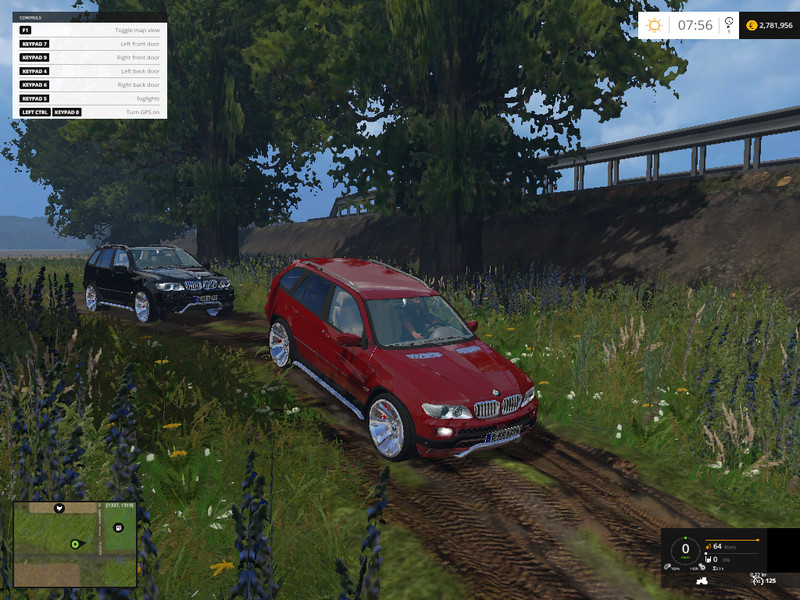Click the sunny weather icon
The height and width of the screenshot is (600, 800).
(655, 25)
